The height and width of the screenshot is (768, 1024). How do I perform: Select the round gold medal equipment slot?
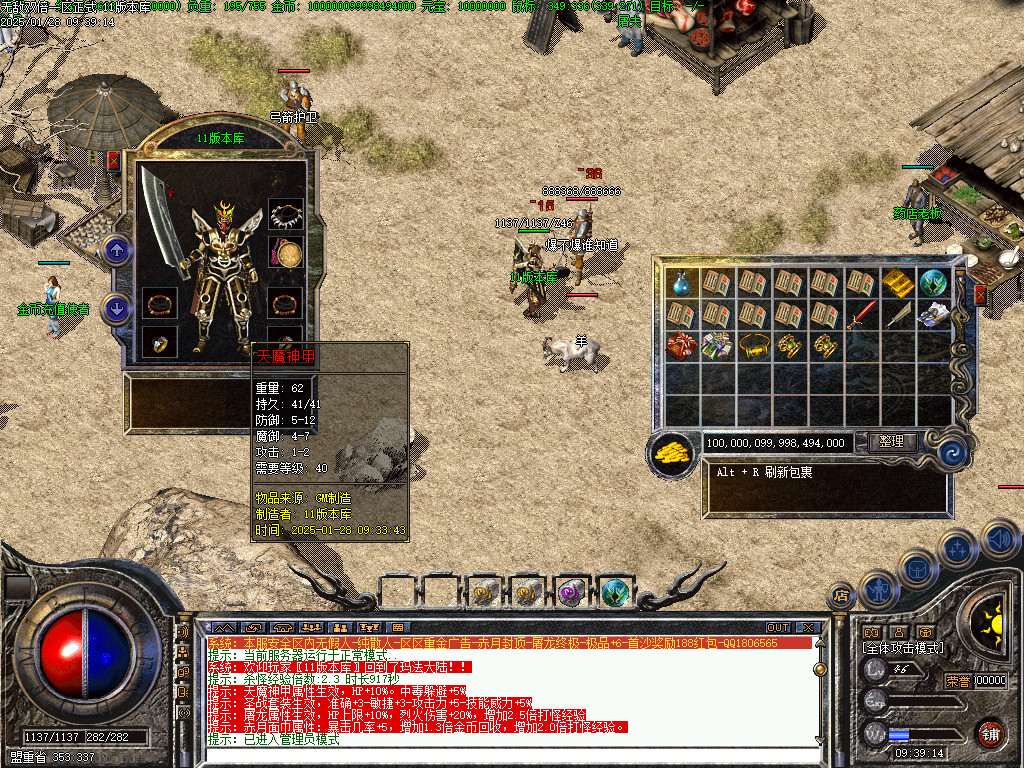(286, 254)
